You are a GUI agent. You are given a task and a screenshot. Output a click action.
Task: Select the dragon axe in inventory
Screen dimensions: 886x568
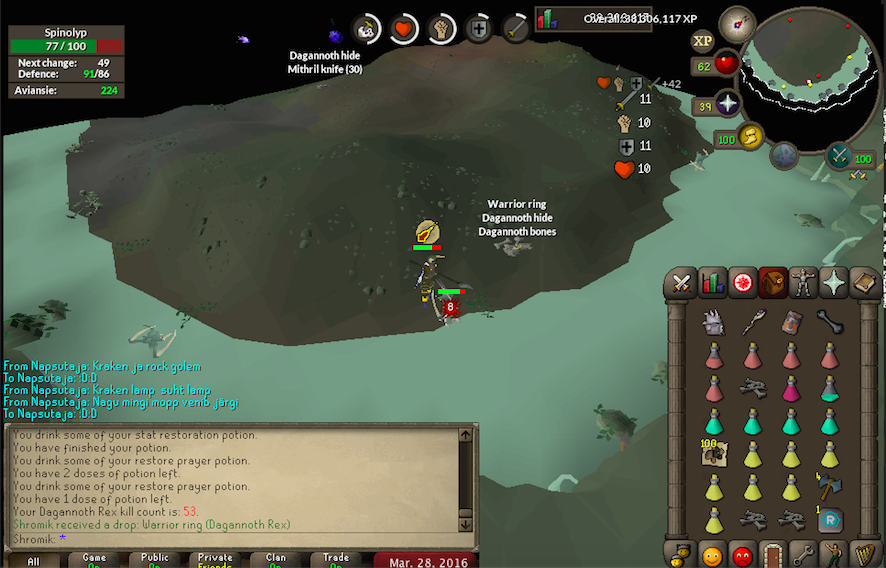(x=829, y=486)
